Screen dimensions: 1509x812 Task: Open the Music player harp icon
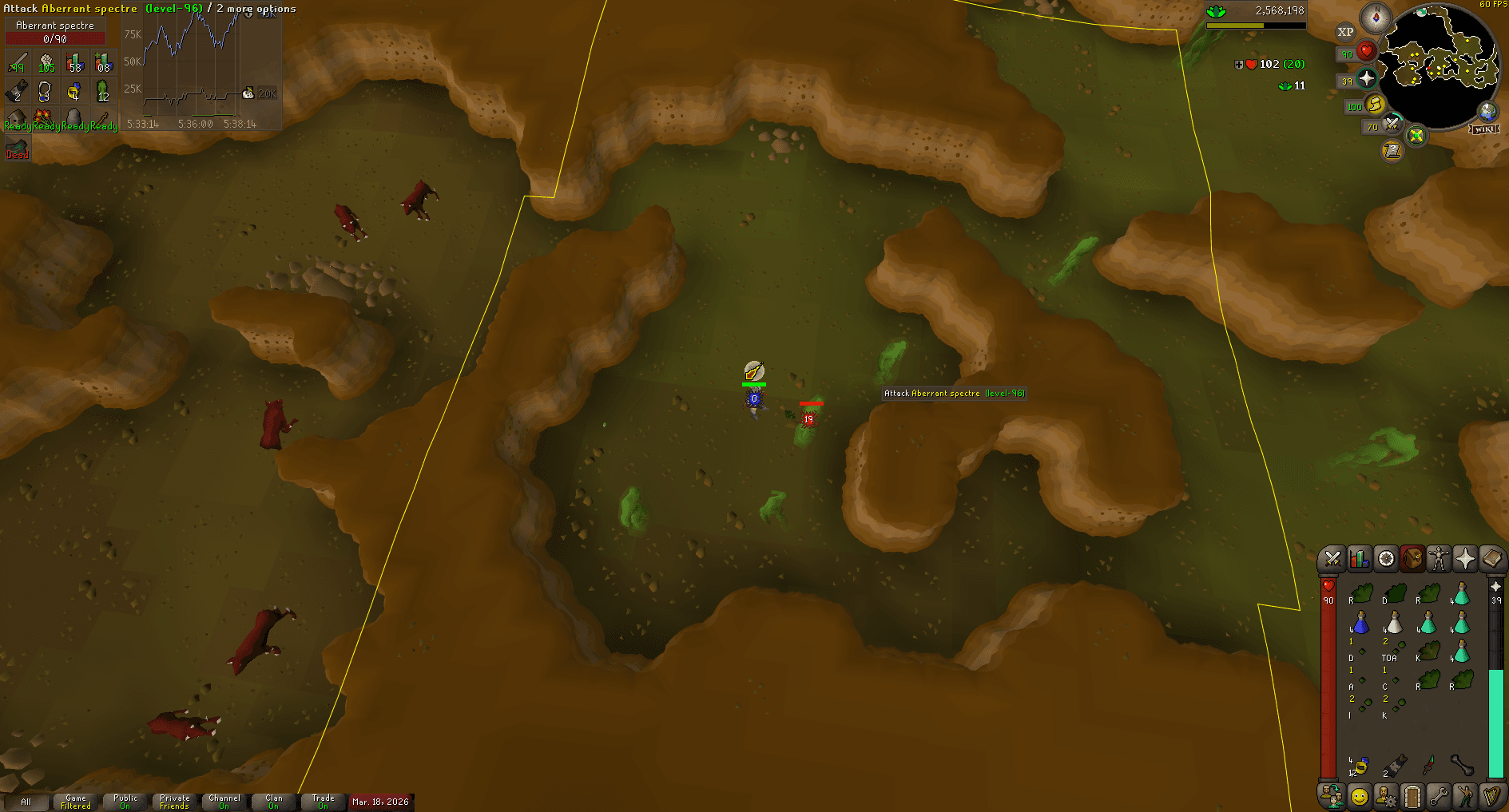(x=1491, y=797)
